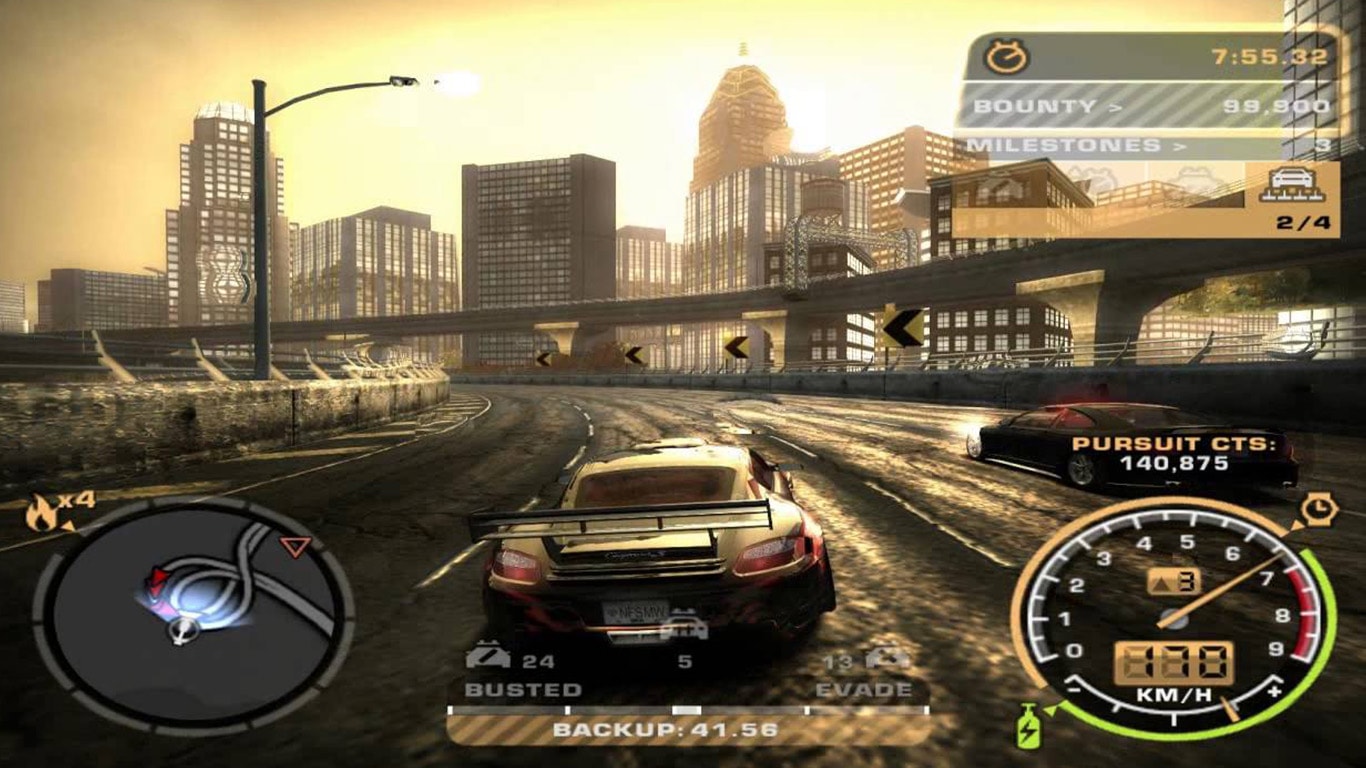Expand the MILESTONES row chevron

[1181, 143]
